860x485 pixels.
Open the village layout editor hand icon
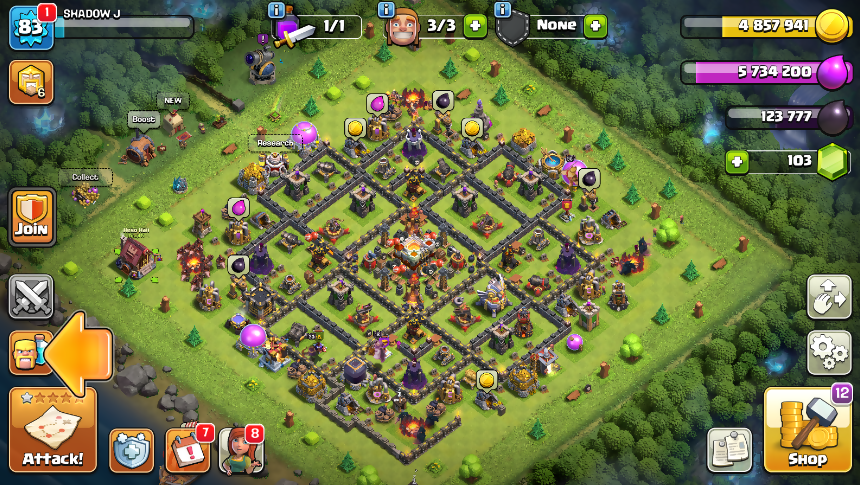coord(829,297)
